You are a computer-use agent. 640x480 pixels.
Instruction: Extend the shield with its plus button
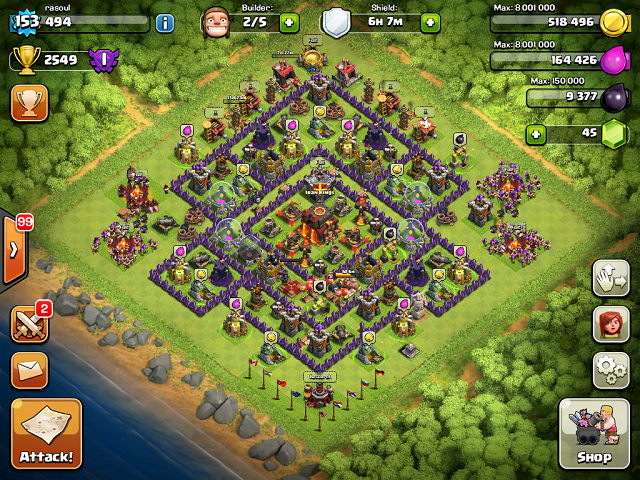(430, 22)
